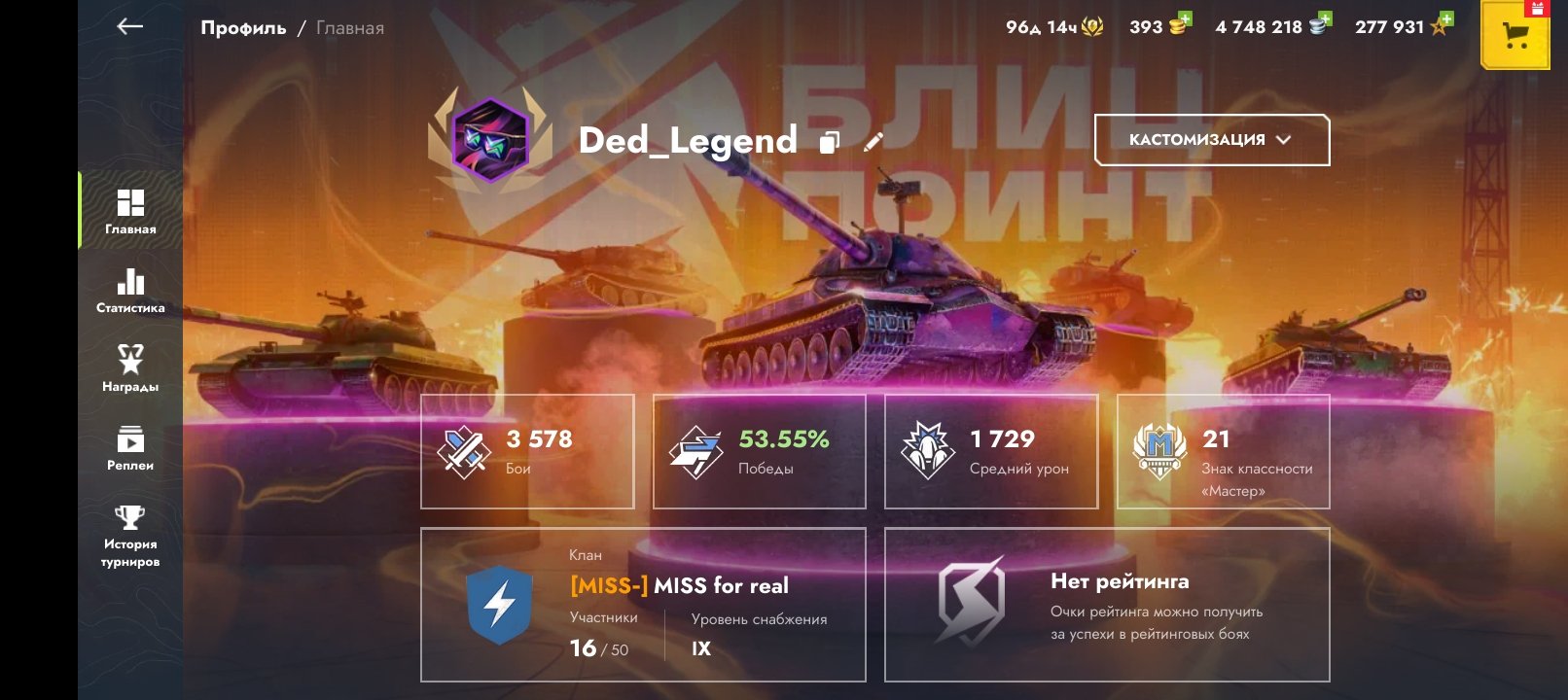View the 53.55% Победы card
This screenshot has height=700, width=1568.
(759, 451)
